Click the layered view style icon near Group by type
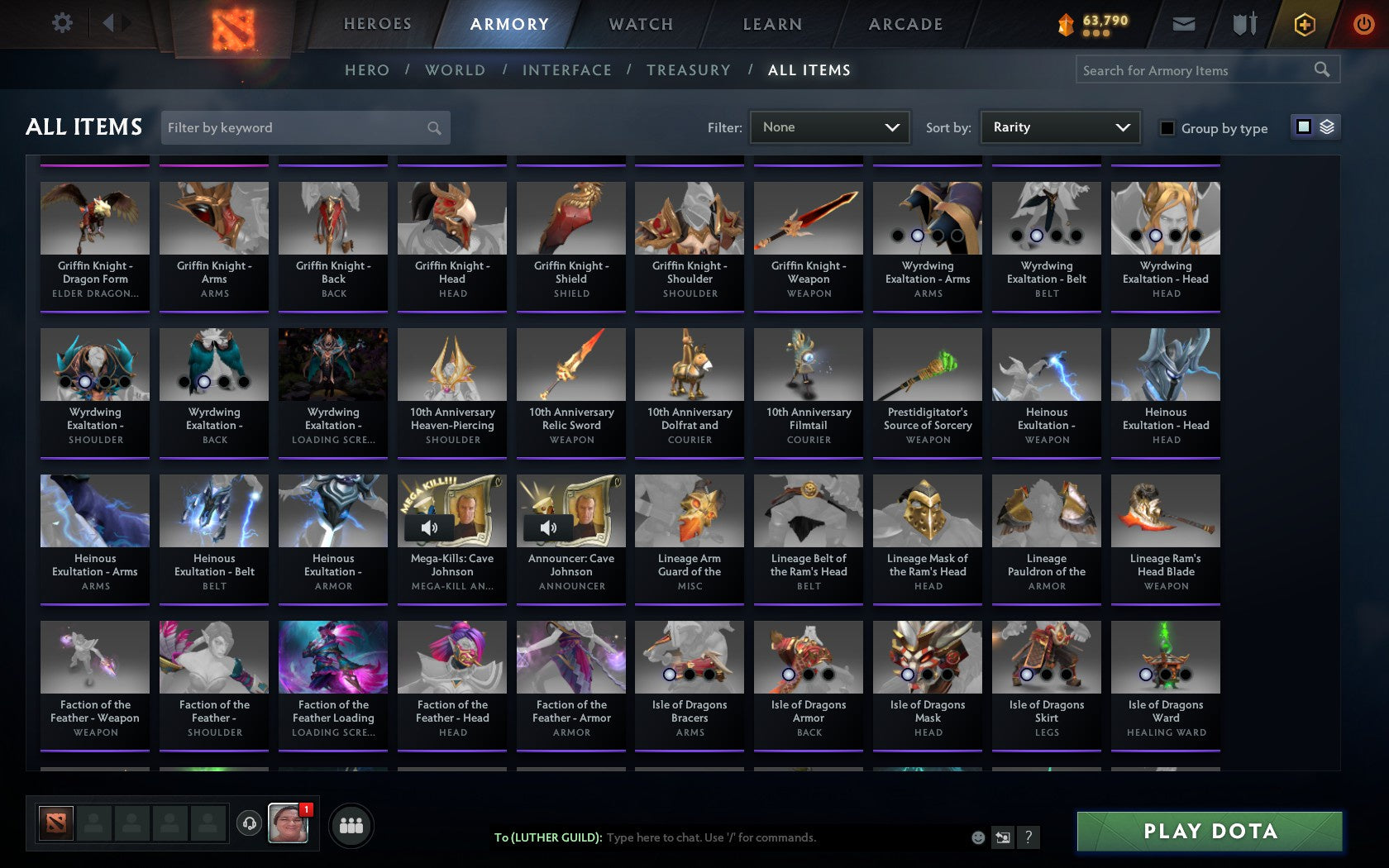 coord(1327,128)
